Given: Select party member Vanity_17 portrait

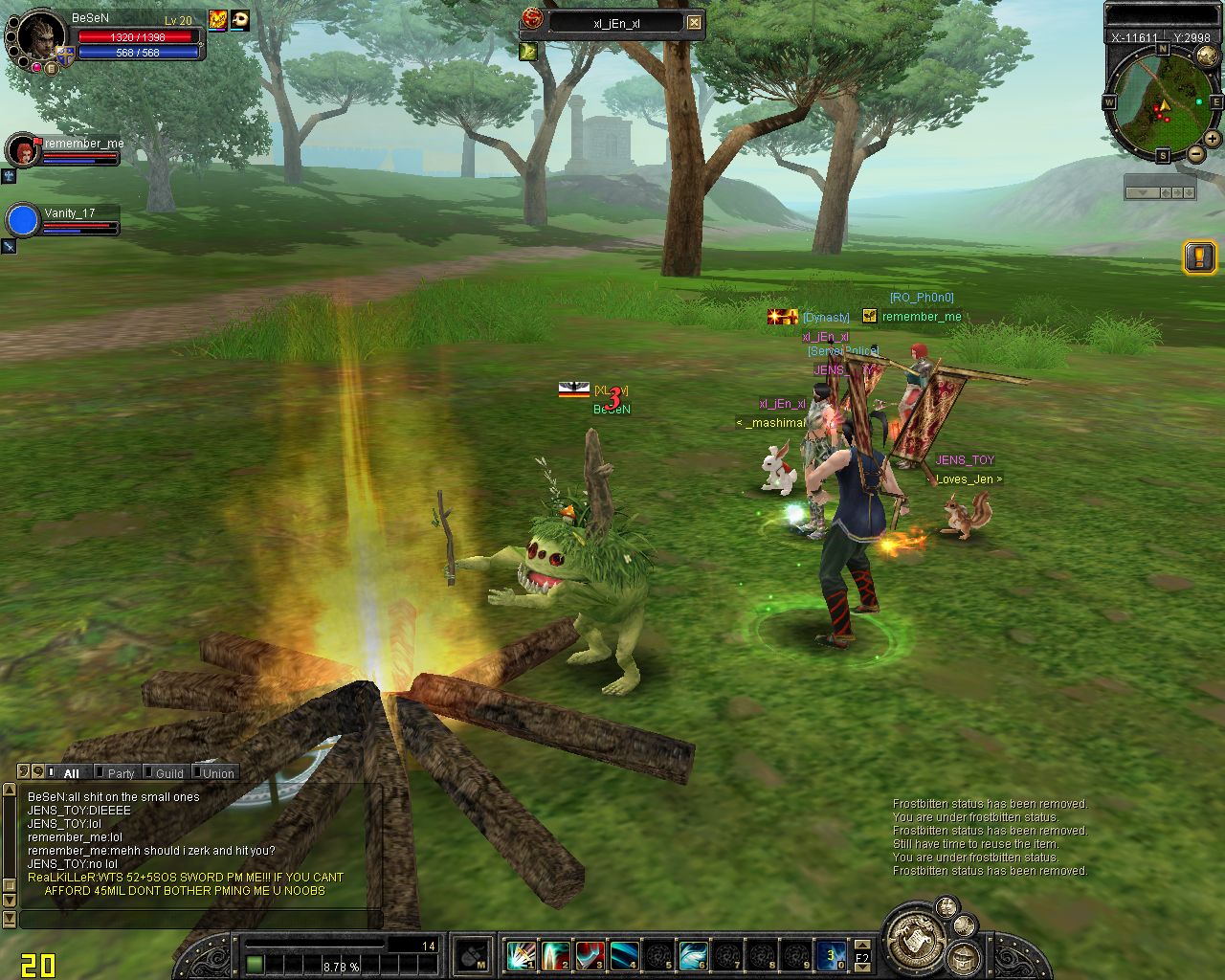Looking at the screenshot, I should coord(22,220).
